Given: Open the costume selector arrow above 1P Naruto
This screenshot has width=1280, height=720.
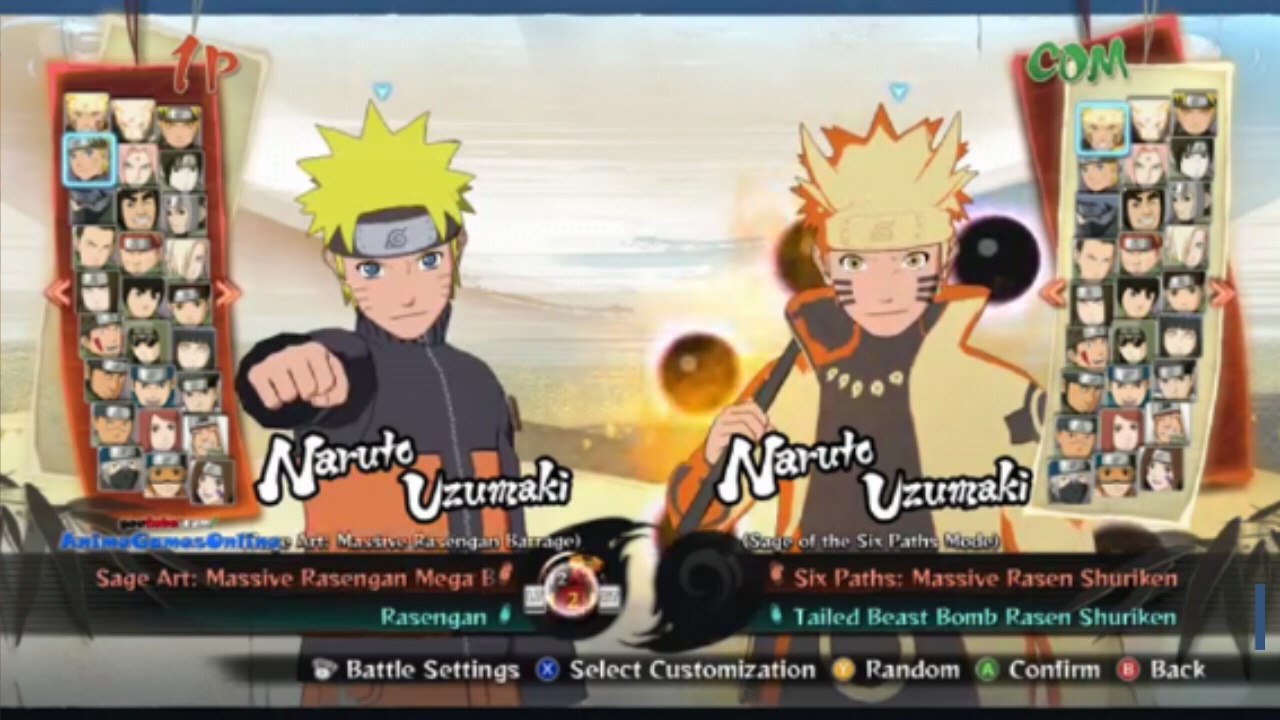Looking at the screenshot, I should [x=383, y=90].
